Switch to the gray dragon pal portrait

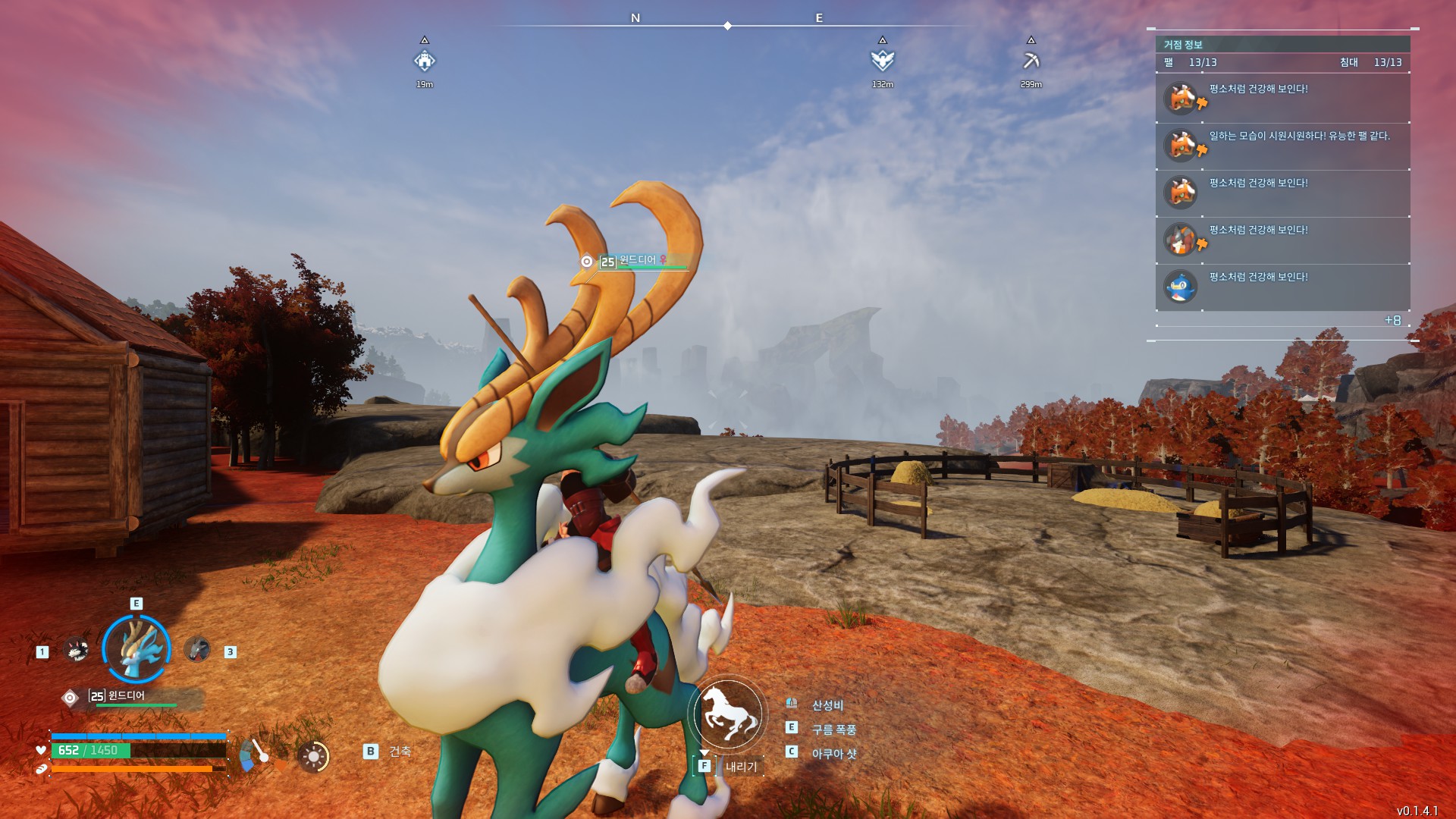(196, 650)
